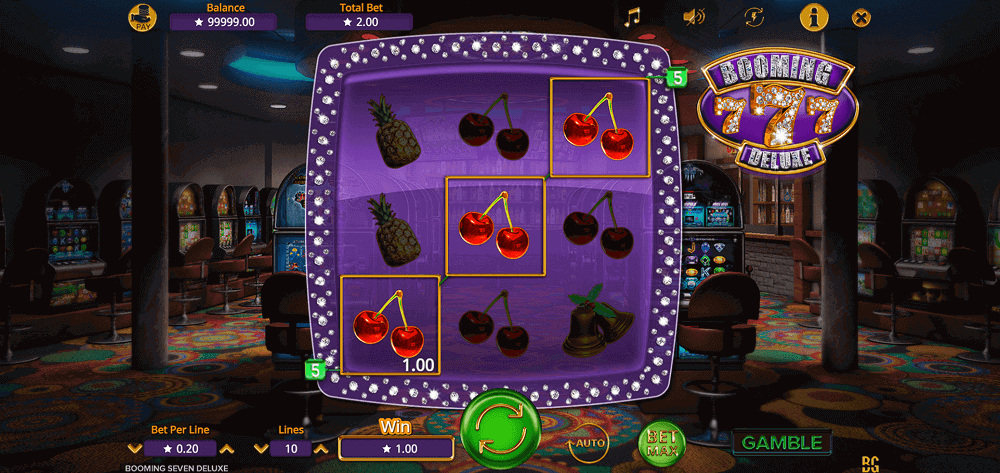Close the game with the X button
Image resolution: width=1000 pixels, height=473 pixels.
tap(861, 17)
